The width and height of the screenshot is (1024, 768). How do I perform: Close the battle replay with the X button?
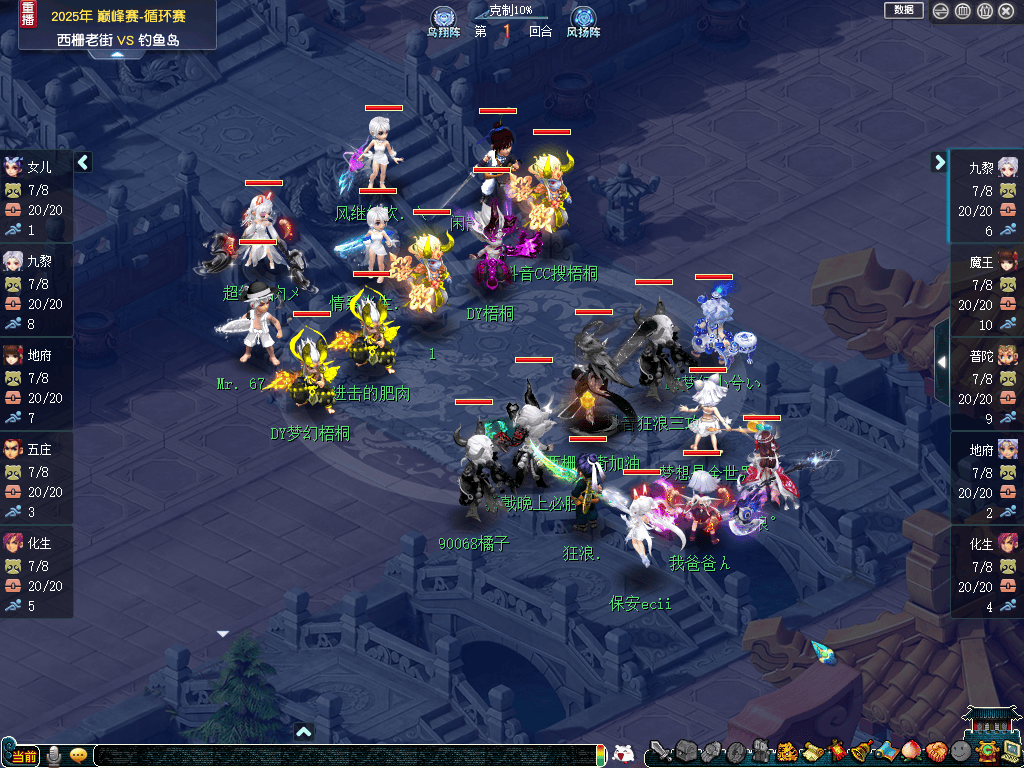click(x=1007, y=11)
